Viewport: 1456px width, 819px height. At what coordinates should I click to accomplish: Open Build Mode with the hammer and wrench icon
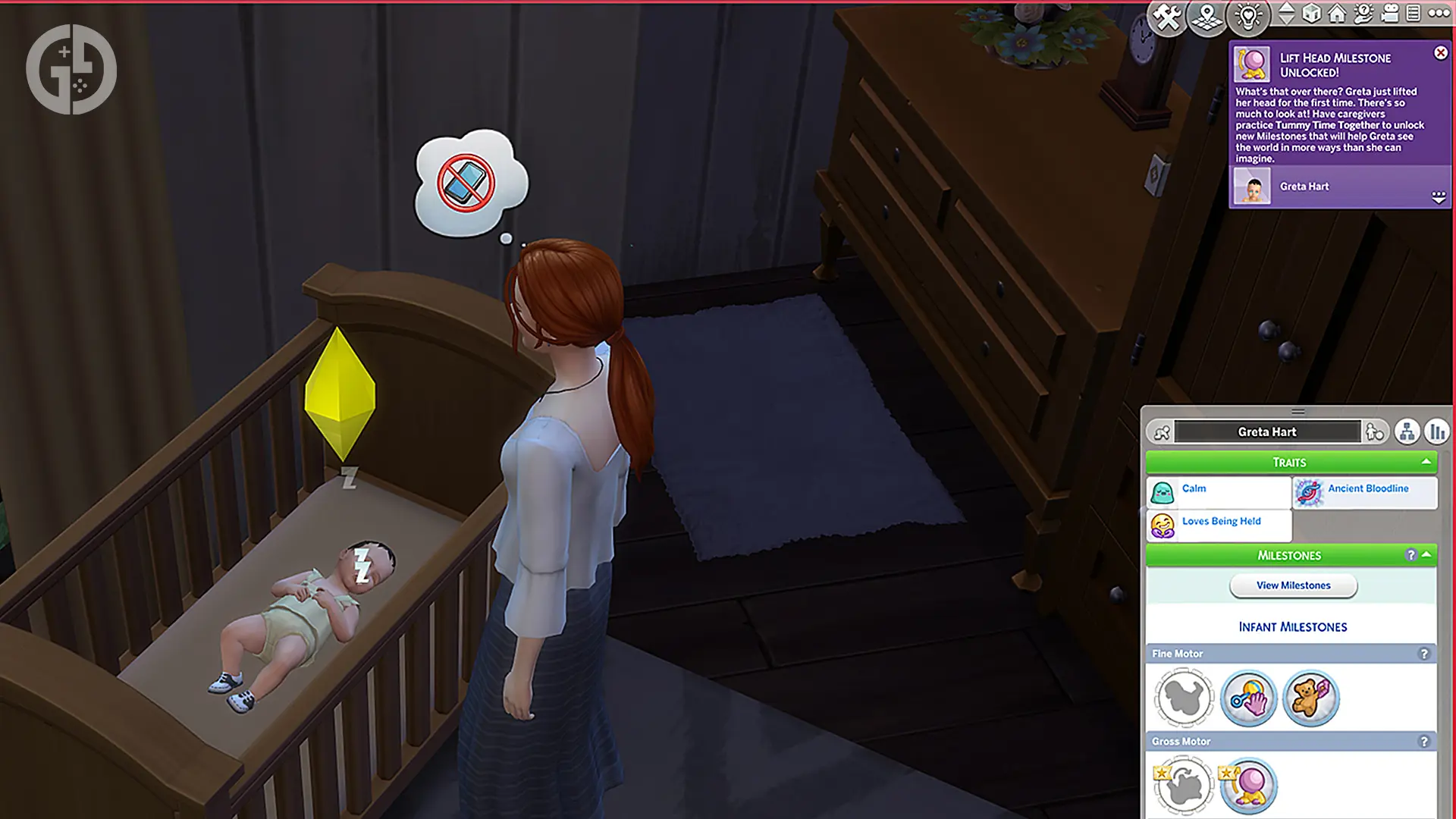1166,17
